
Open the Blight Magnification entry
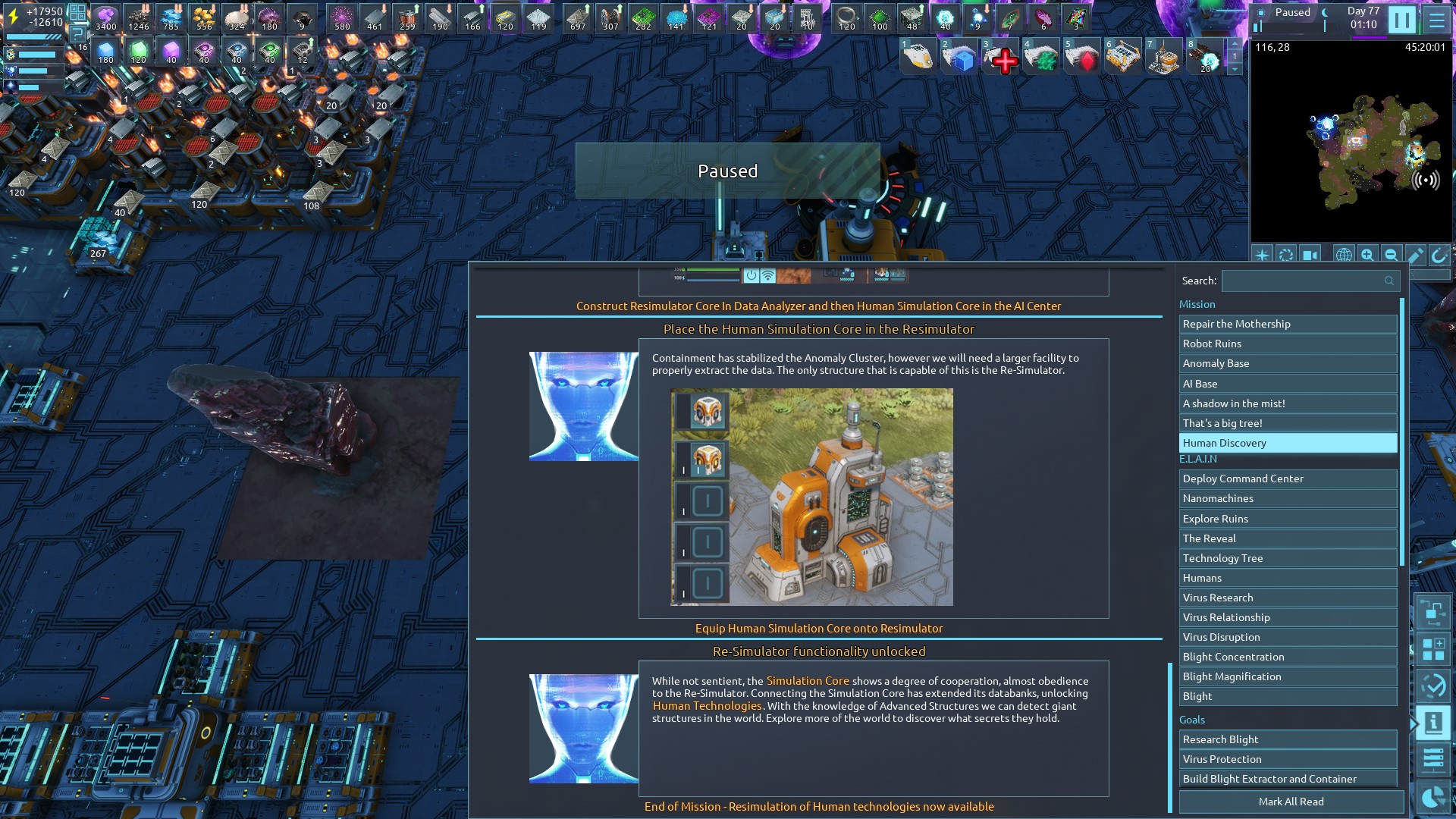tap(1288, 676)
